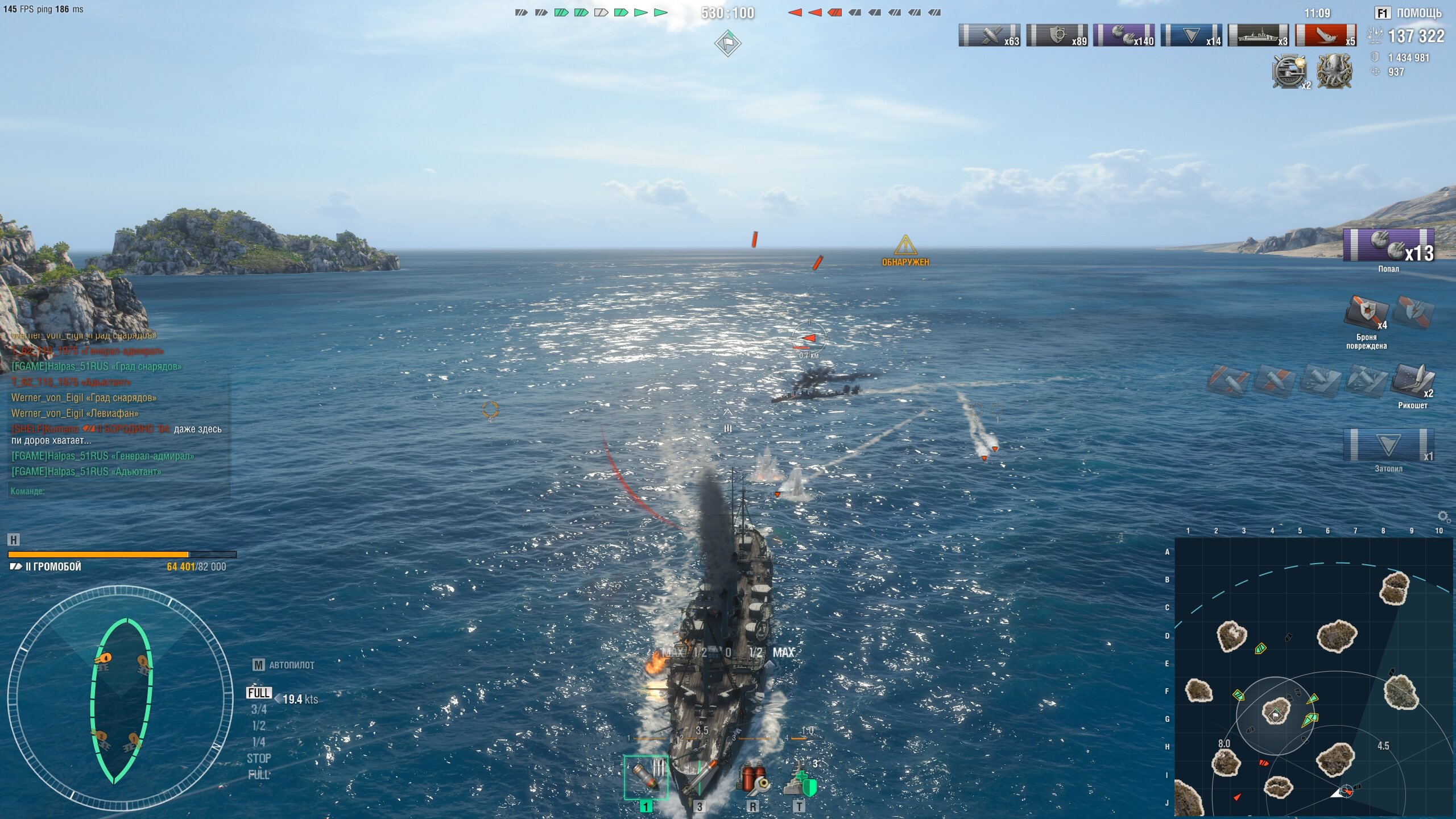Enable АВТОПИЛОТ autopilot mode
1456x819 pixels.
[284, 665]
